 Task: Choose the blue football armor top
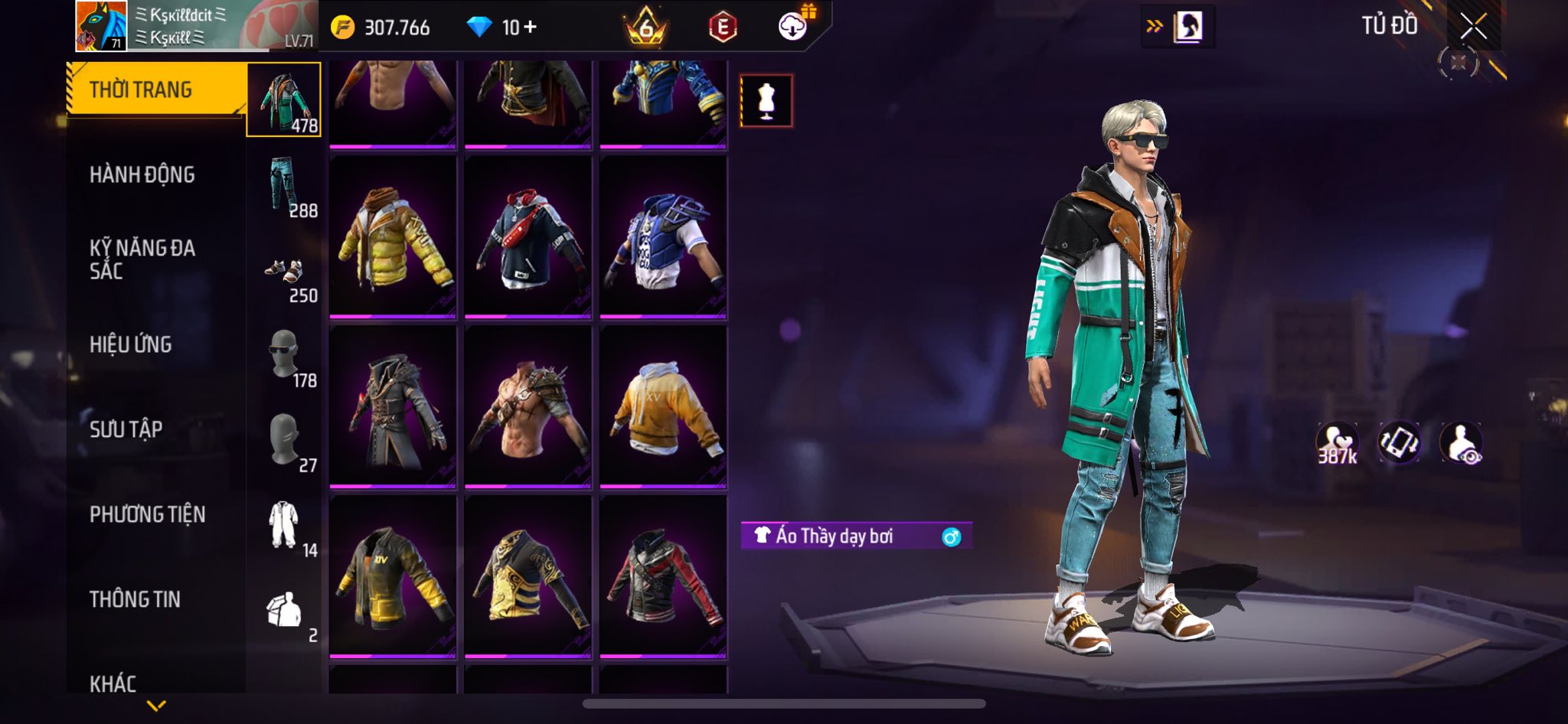tap(663, 237)
